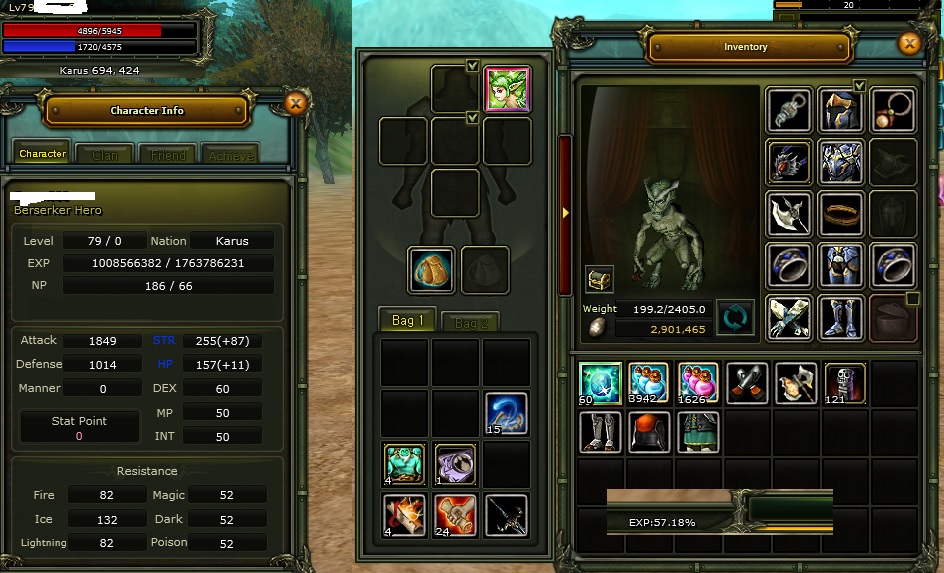Screen dimensions: 944x573
Task: Close the Character Info window
Action: click(x=295, y=102)
